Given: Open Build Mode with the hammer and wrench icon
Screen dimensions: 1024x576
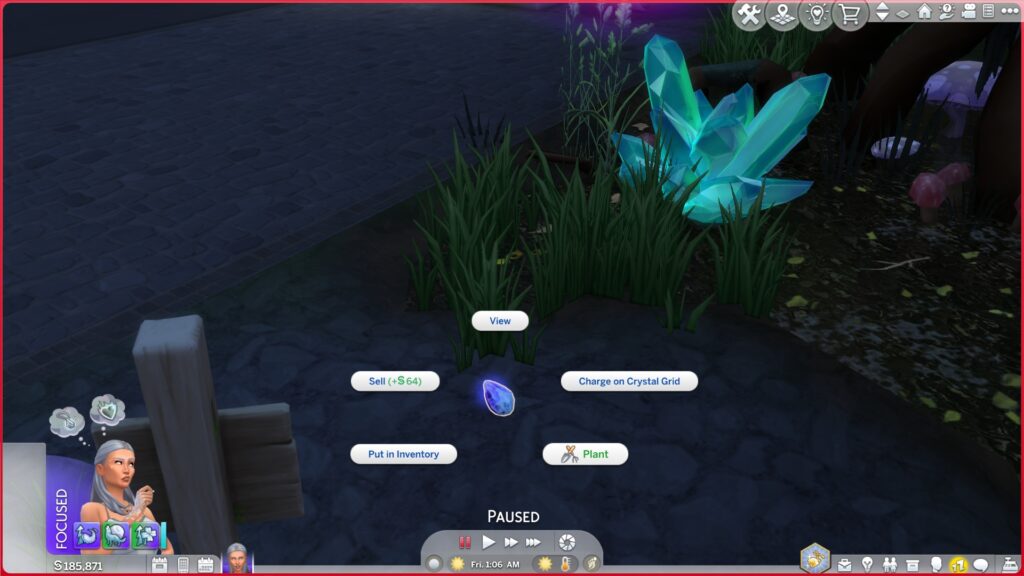Looking at the screenshot, I should 748,14.
